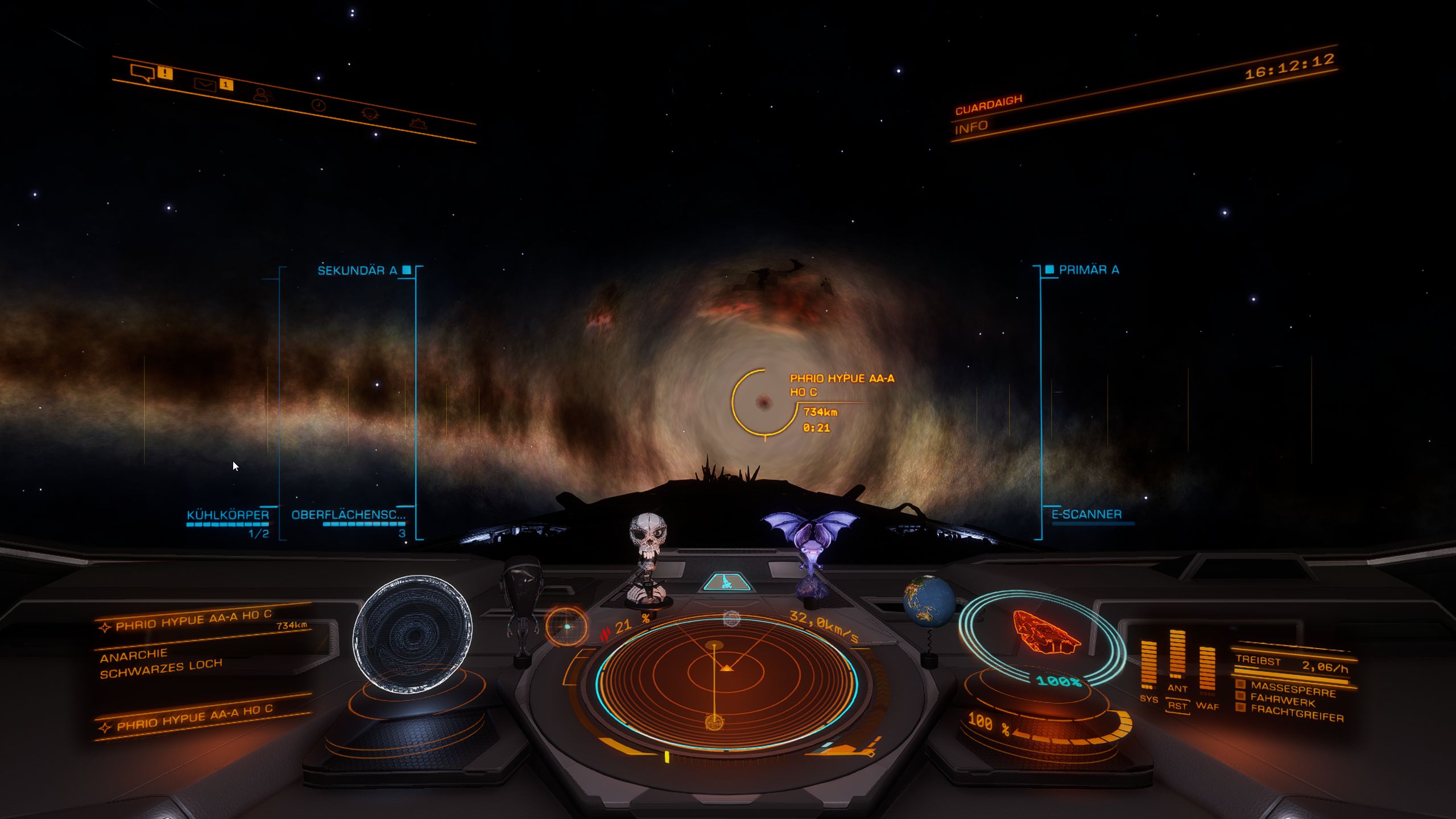The width and height of the screenshot is (1456, 819).
Task: Click the Primär A fire group label
Action: point(1089,270)
